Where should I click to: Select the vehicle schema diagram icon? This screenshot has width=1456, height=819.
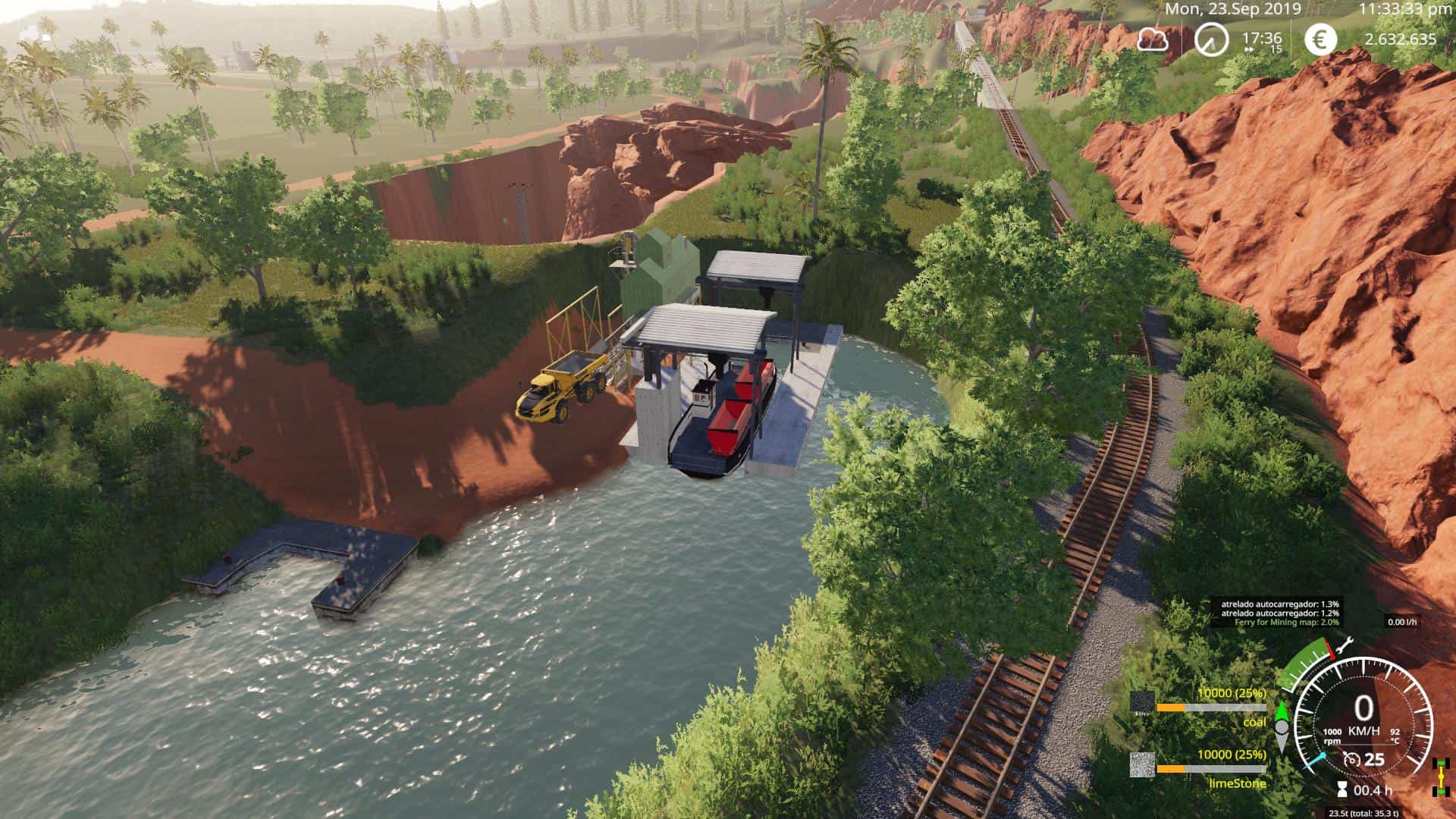click(1436, 777)
